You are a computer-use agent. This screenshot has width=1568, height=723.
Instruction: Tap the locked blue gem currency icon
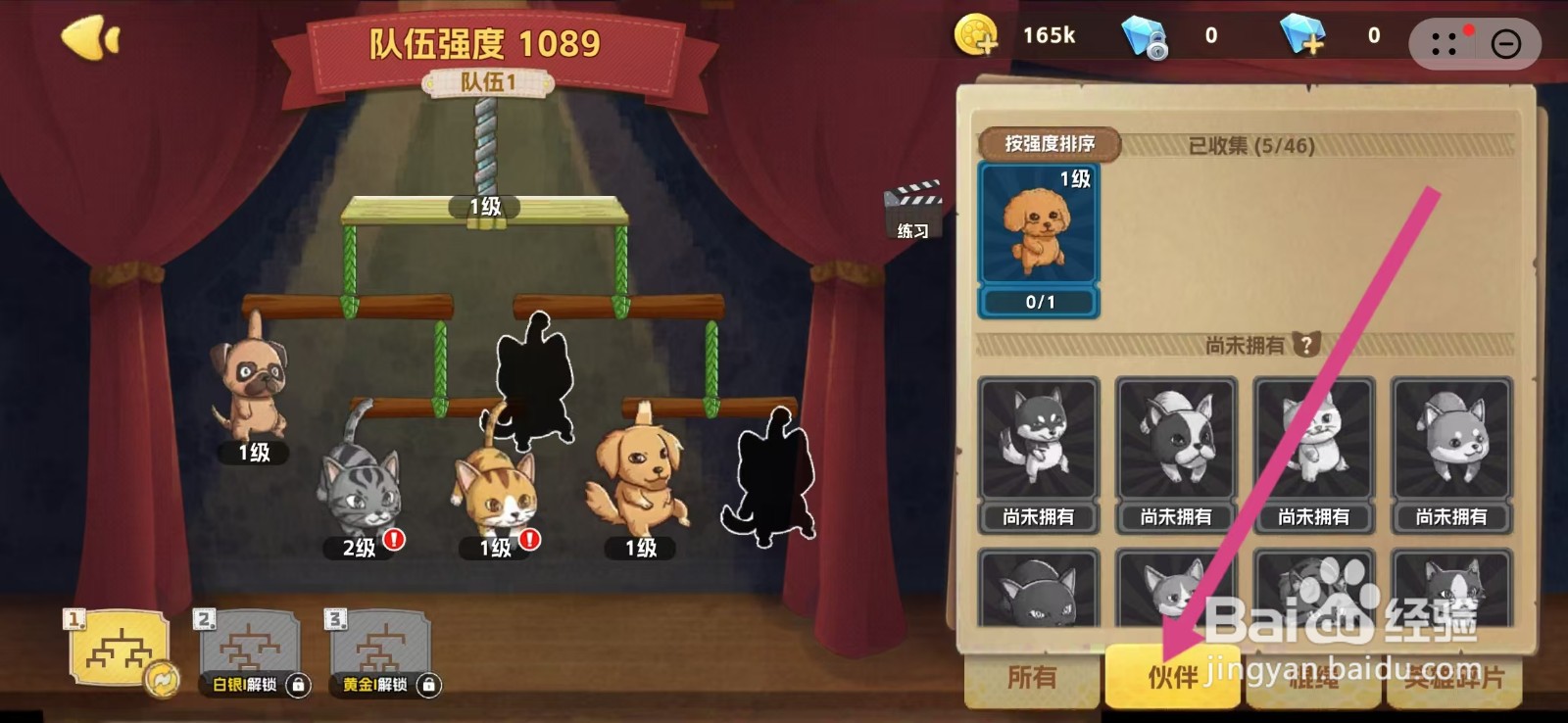[x=1145, y=35]
